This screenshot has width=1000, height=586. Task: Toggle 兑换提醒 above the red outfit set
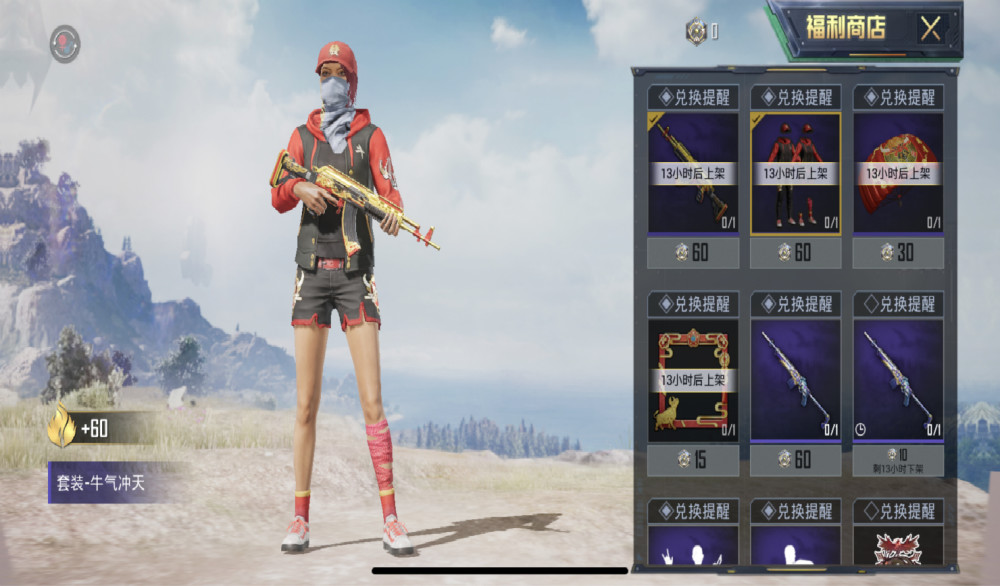(796, 97)
